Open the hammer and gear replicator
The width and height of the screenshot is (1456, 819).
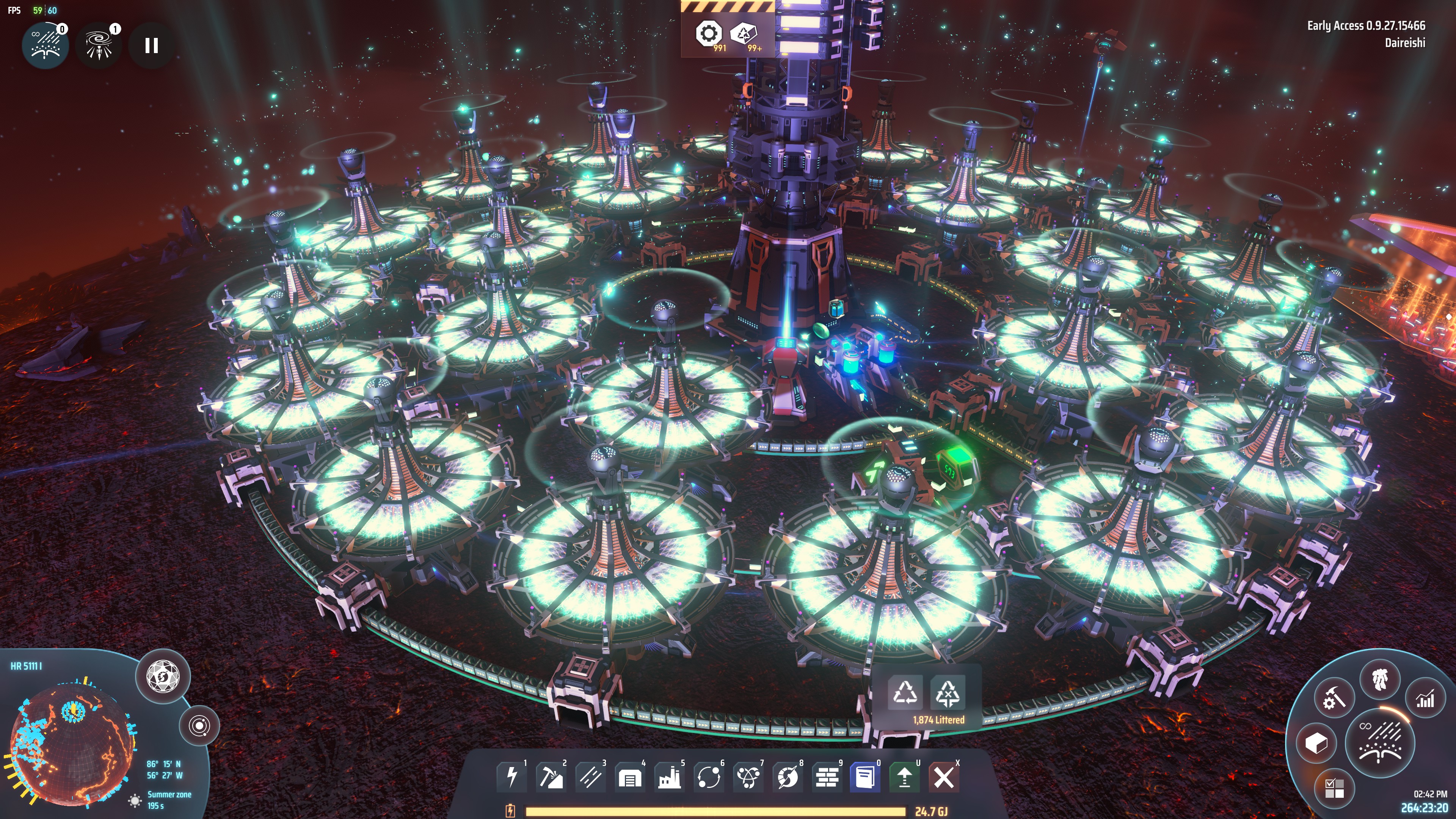point(1335,698)
